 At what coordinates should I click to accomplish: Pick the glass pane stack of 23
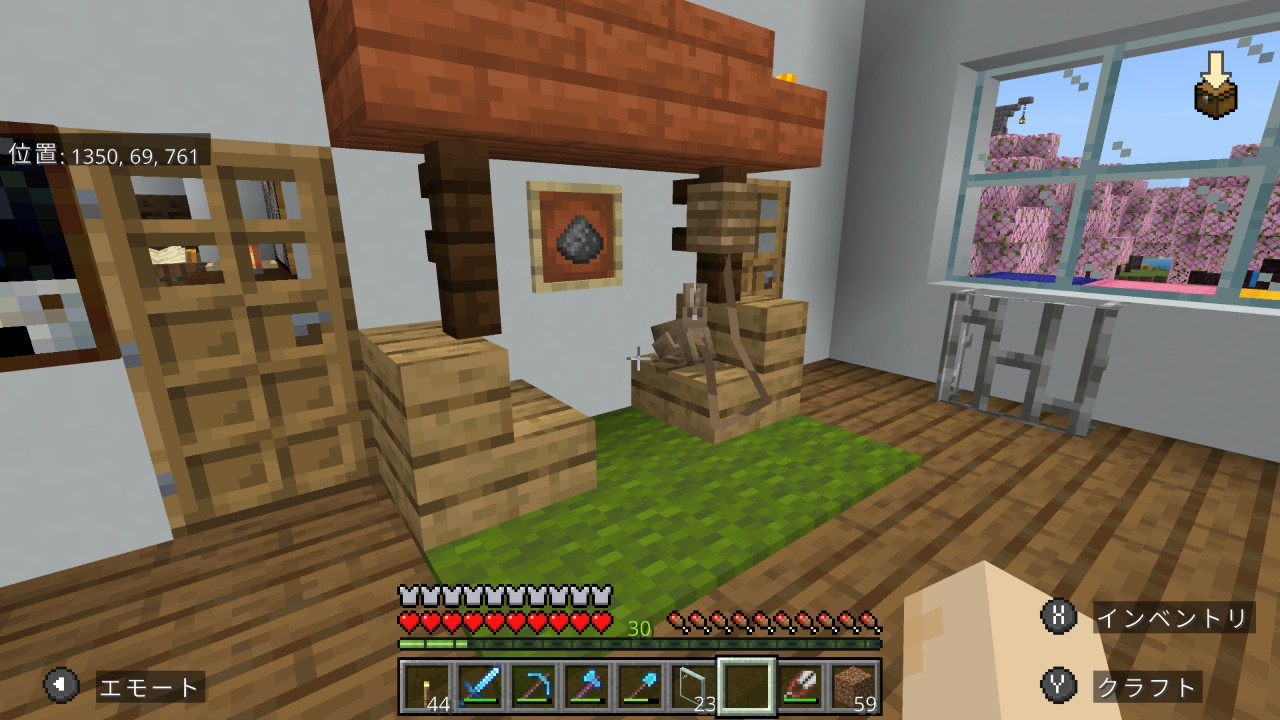point(693,687)
